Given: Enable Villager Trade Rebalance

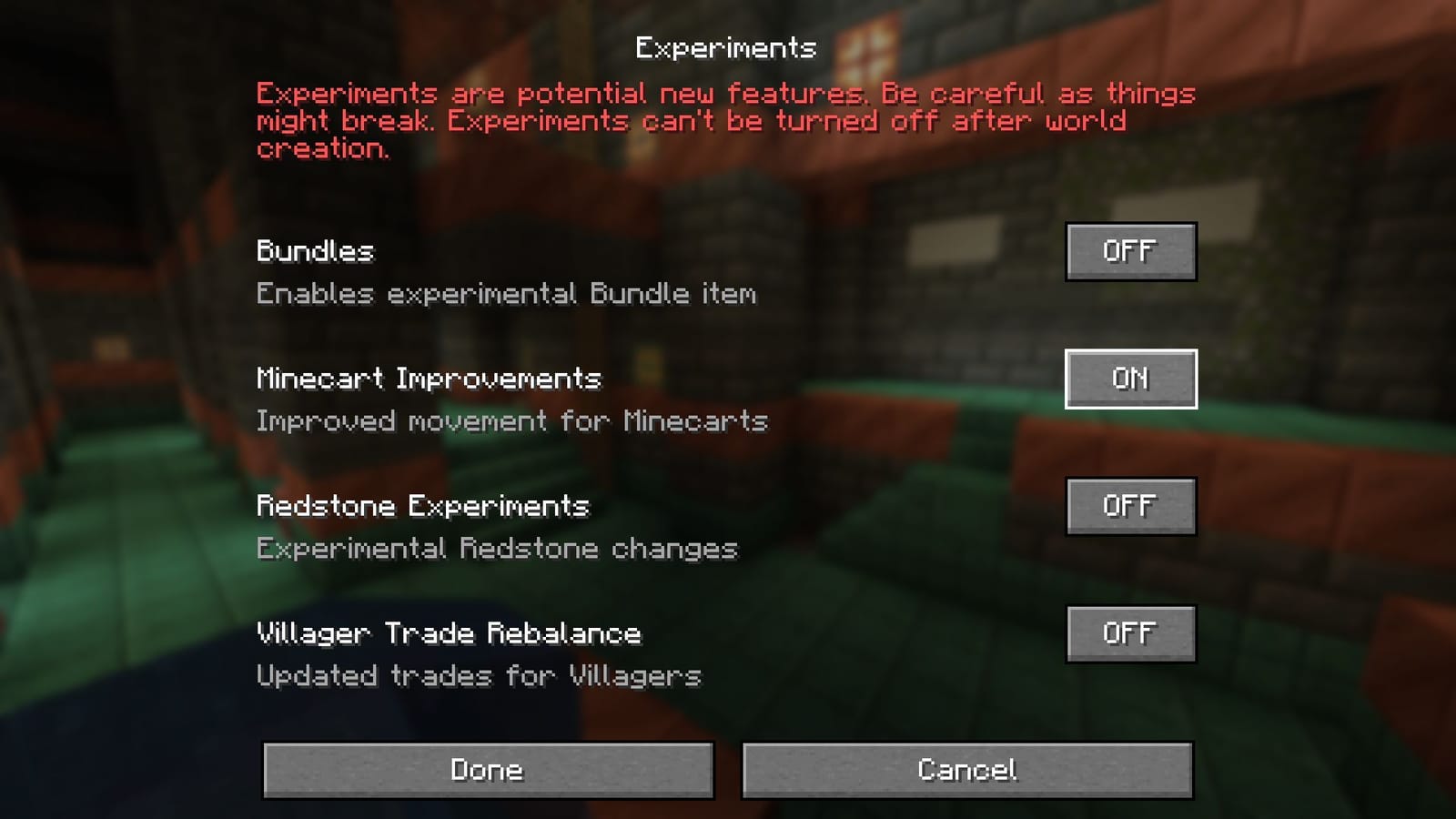Looking at the screenshot, I should tap(1130, 634).
